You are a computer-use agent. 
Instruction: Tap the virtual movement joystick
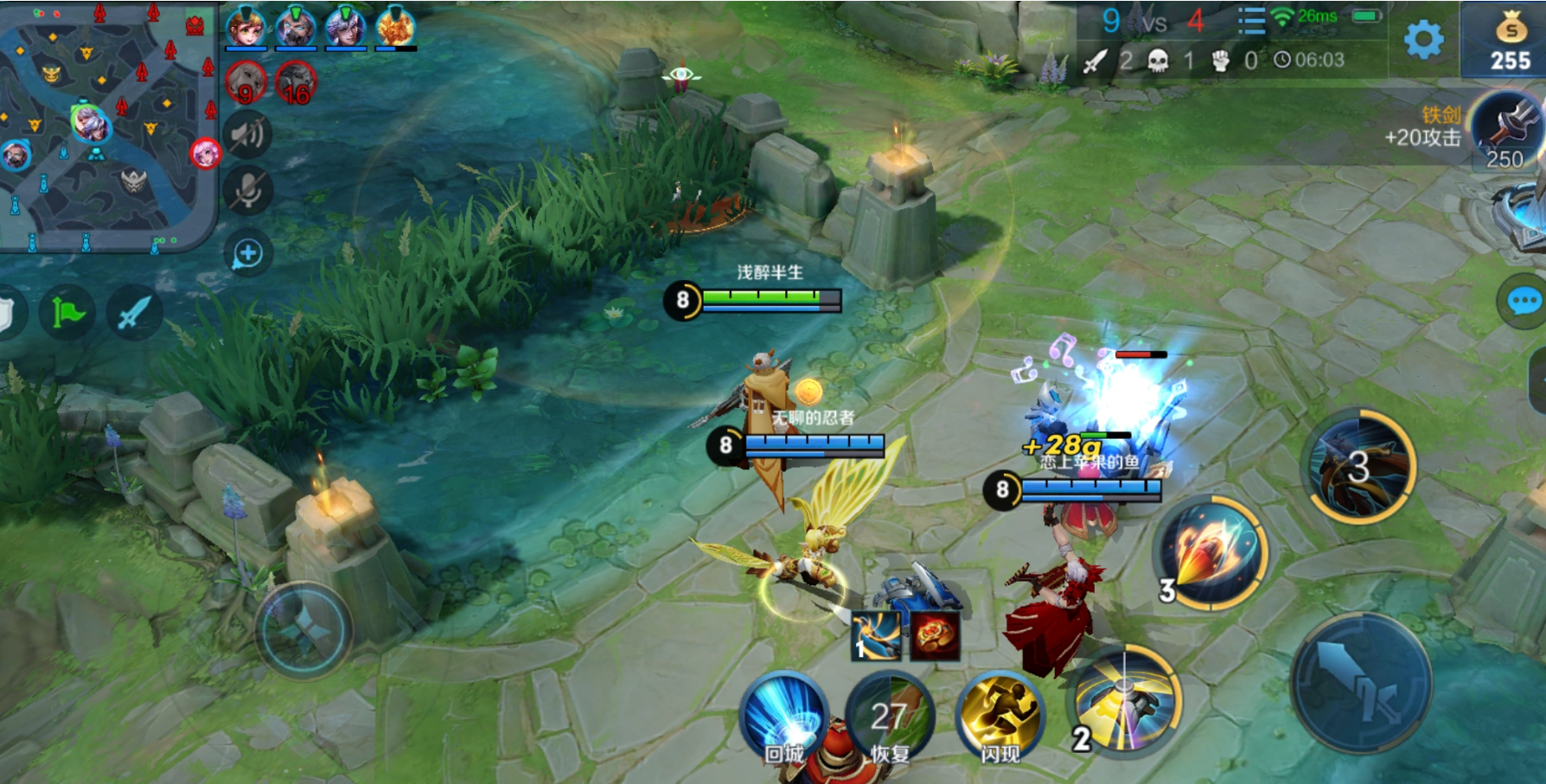point(303,630)
